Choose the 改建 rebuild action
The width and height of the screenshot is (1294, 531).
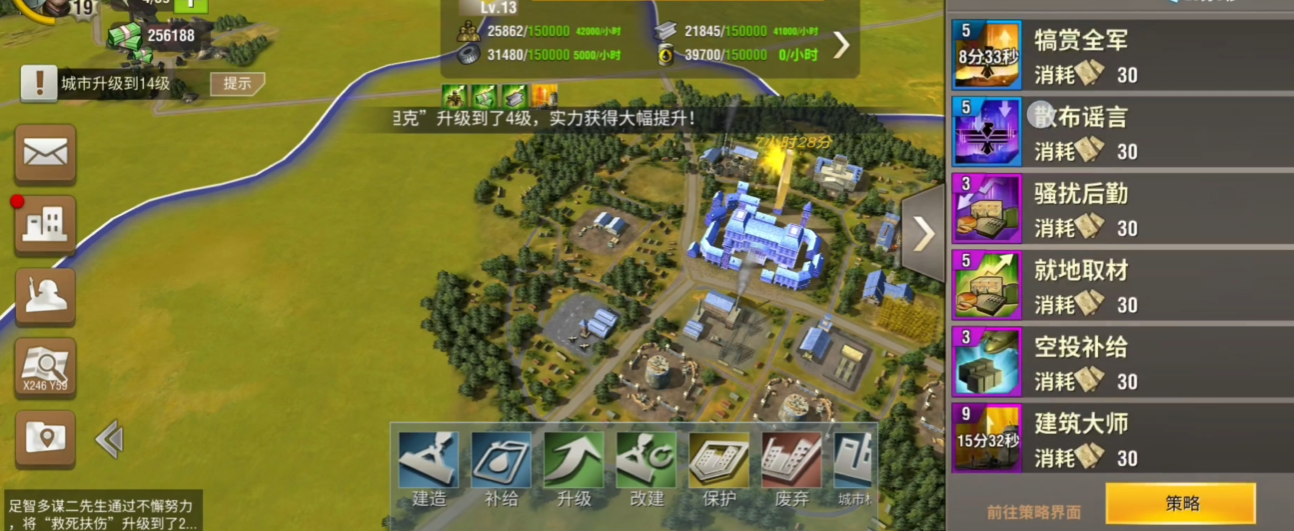coord(646,468)
